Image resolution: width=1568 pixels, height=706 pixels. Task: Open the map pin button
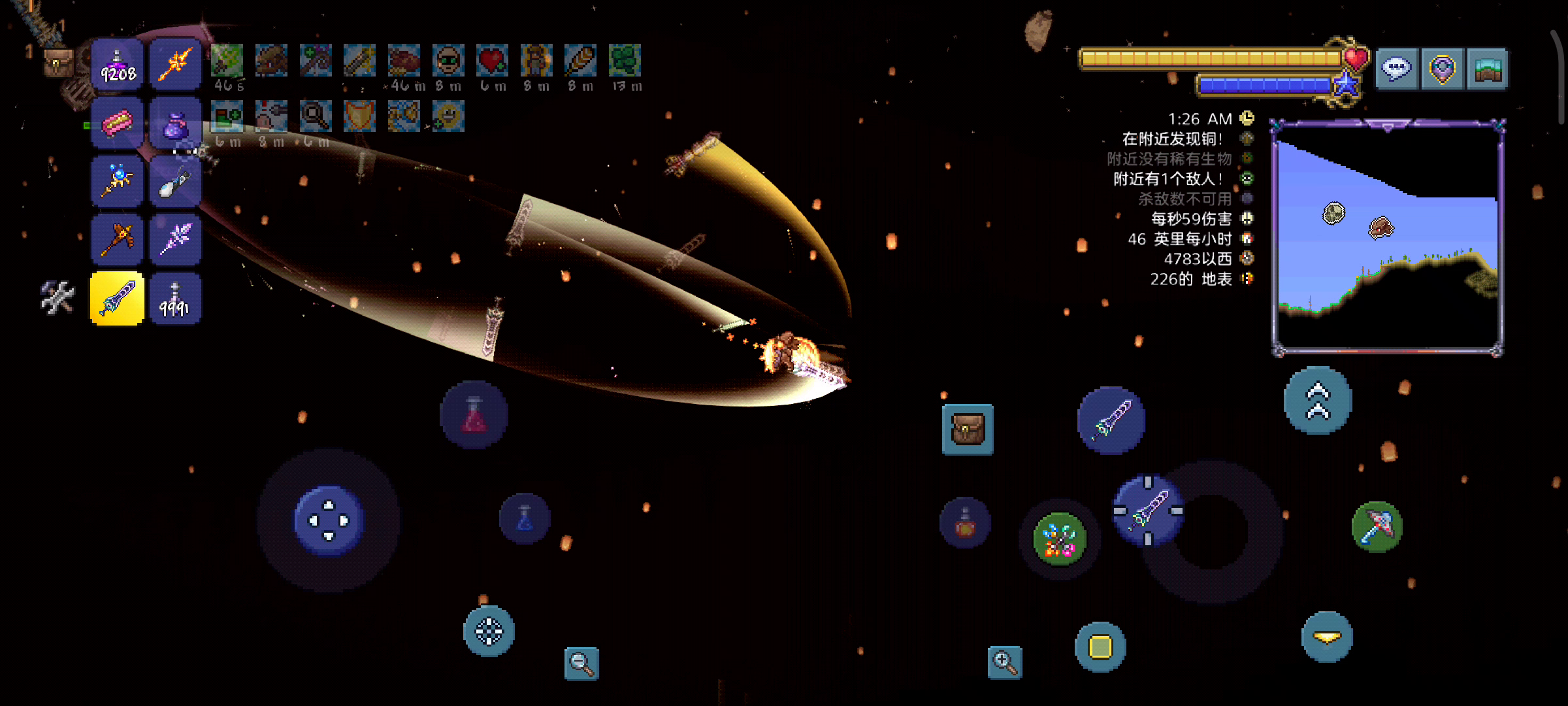[1442, 68]
